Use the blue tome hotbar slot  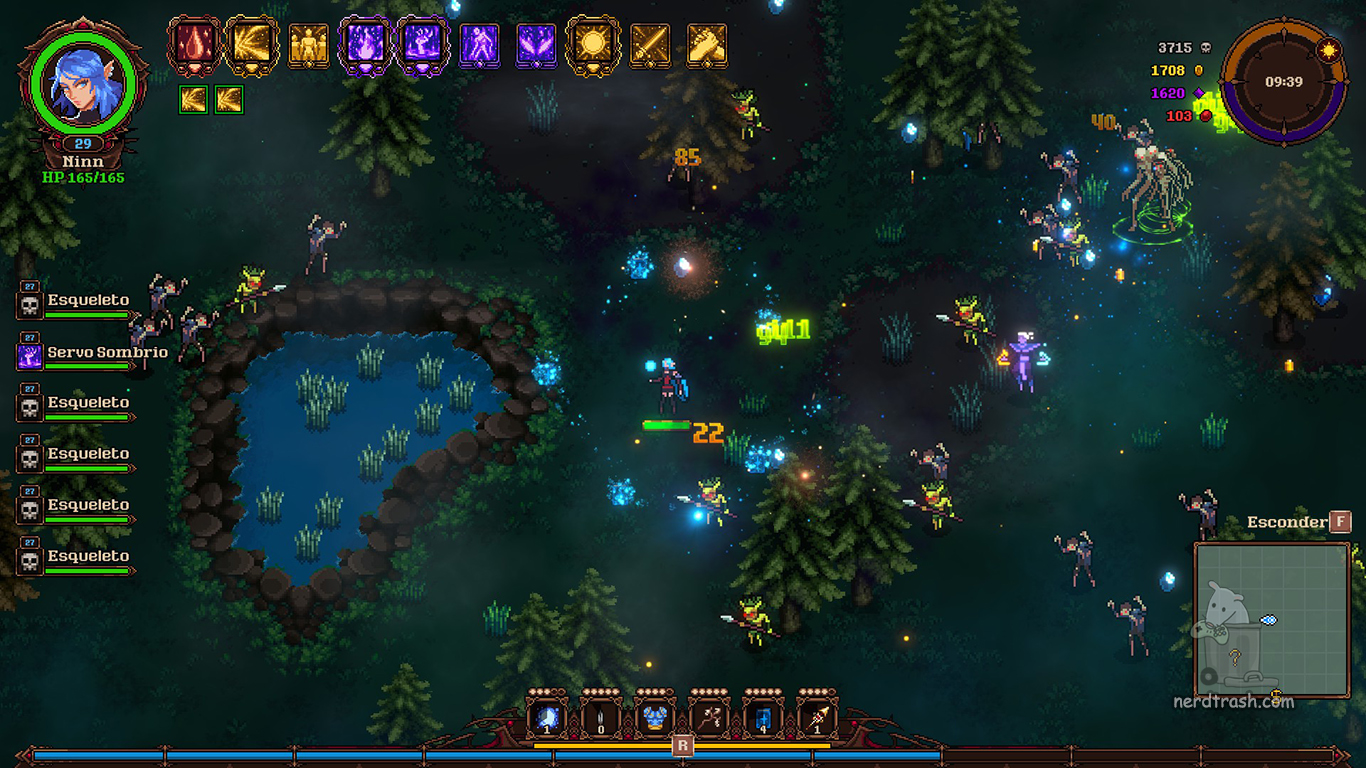(x=763, y=717)
